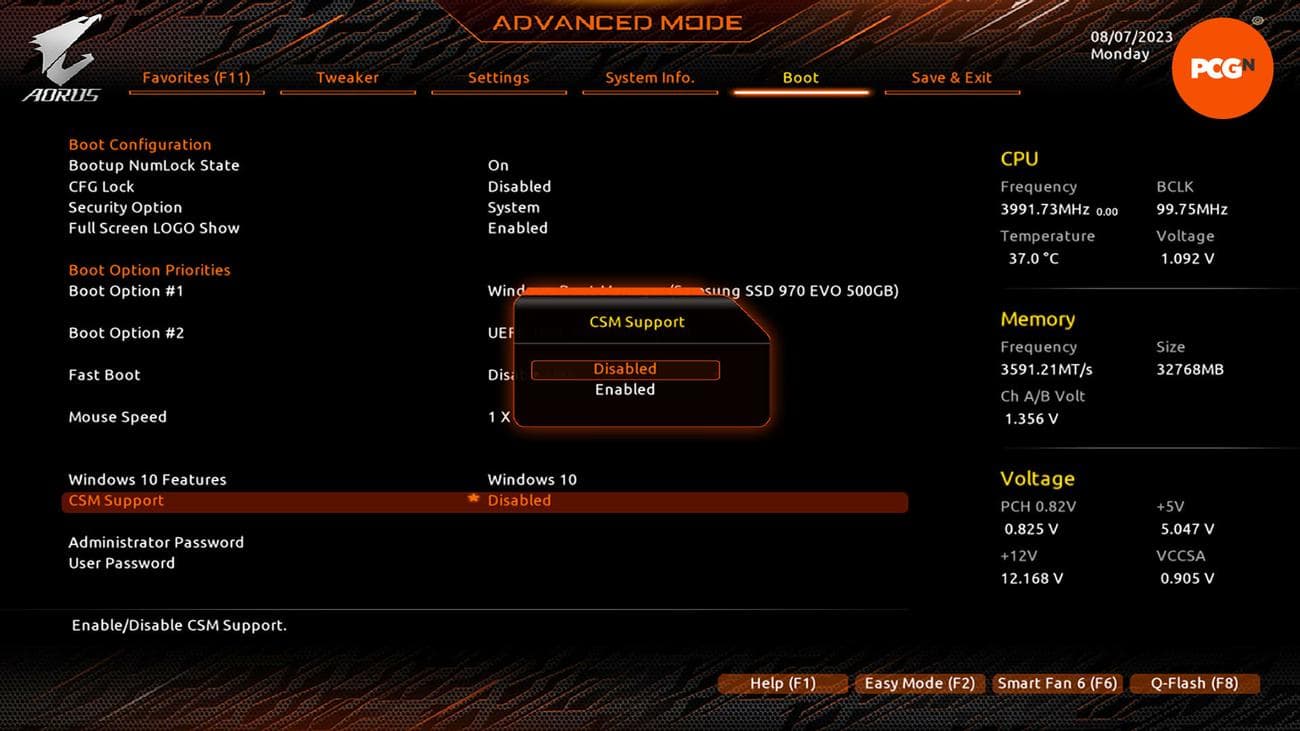
Task: Go to the Settings tab
Action: tap(498, 77)
